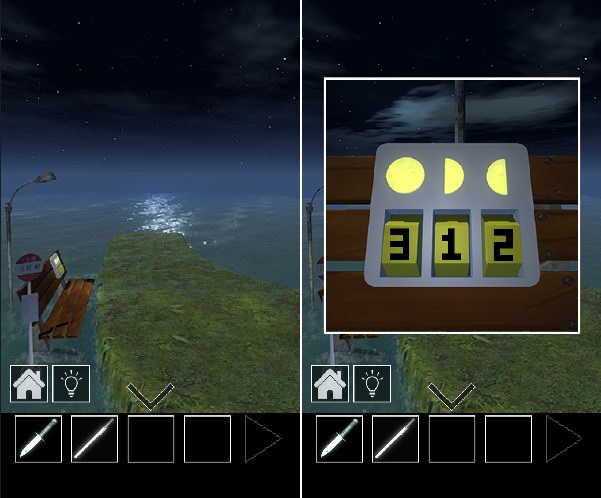Show next inventory page in the dial-lock screen
The image size is (601, 498).
[x=565, y=439]
